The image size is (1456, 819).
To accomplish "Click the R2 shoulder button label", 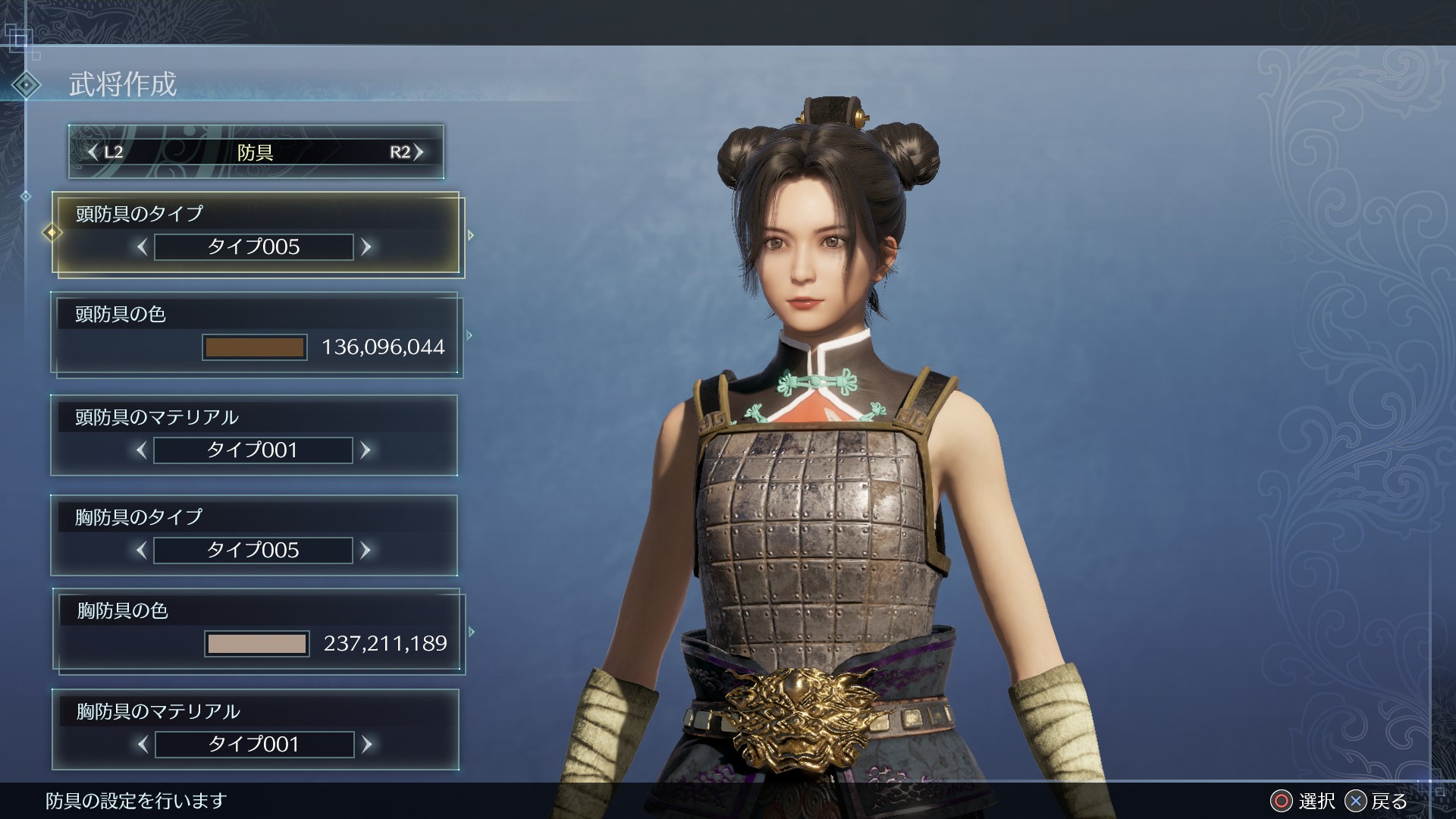I will [x=402, y=152].
